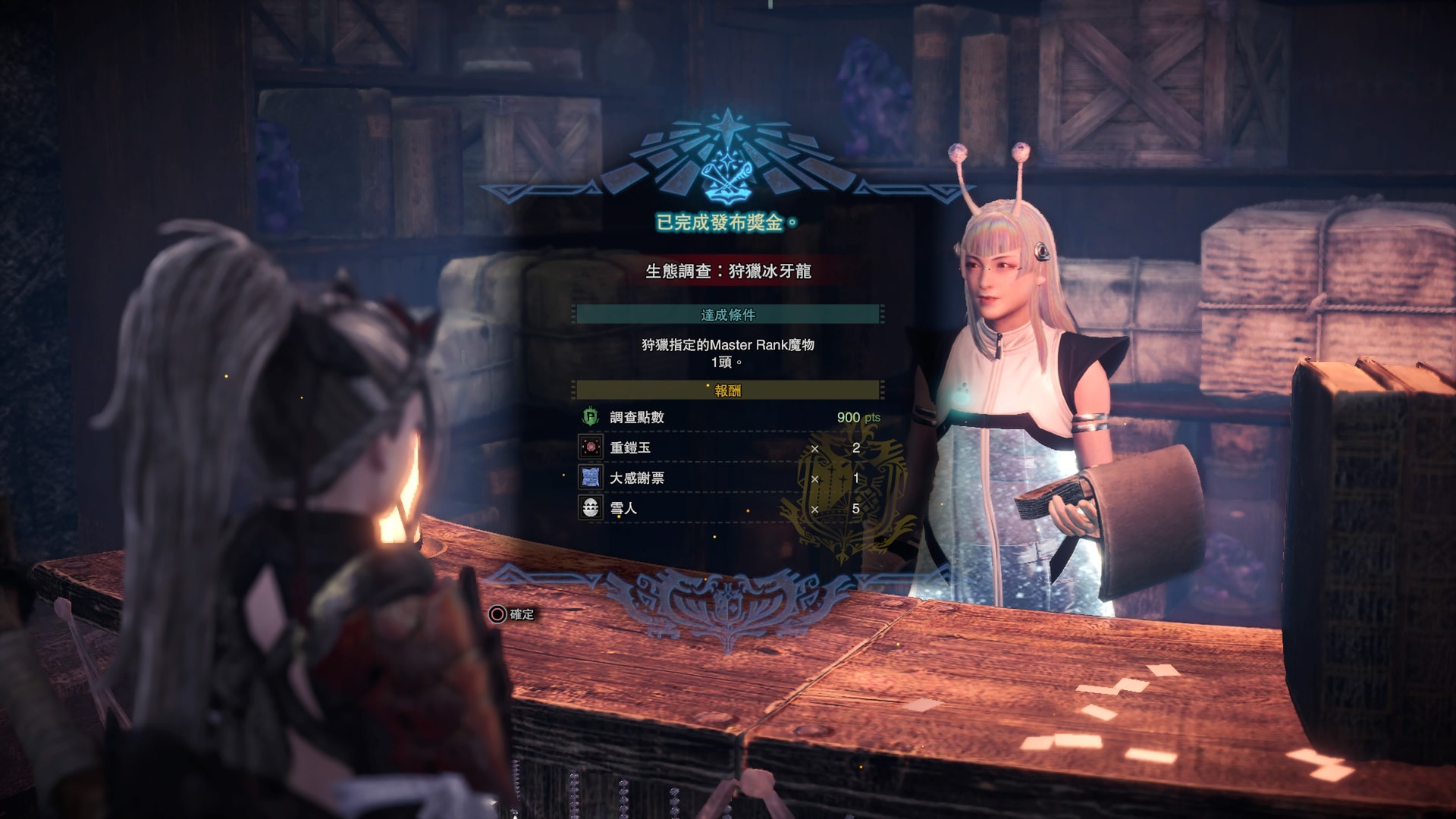Select the 大感謝票 reward item
Image resolution: width=1456 pixels, height=819 pixels.
(x=726, y=478)
